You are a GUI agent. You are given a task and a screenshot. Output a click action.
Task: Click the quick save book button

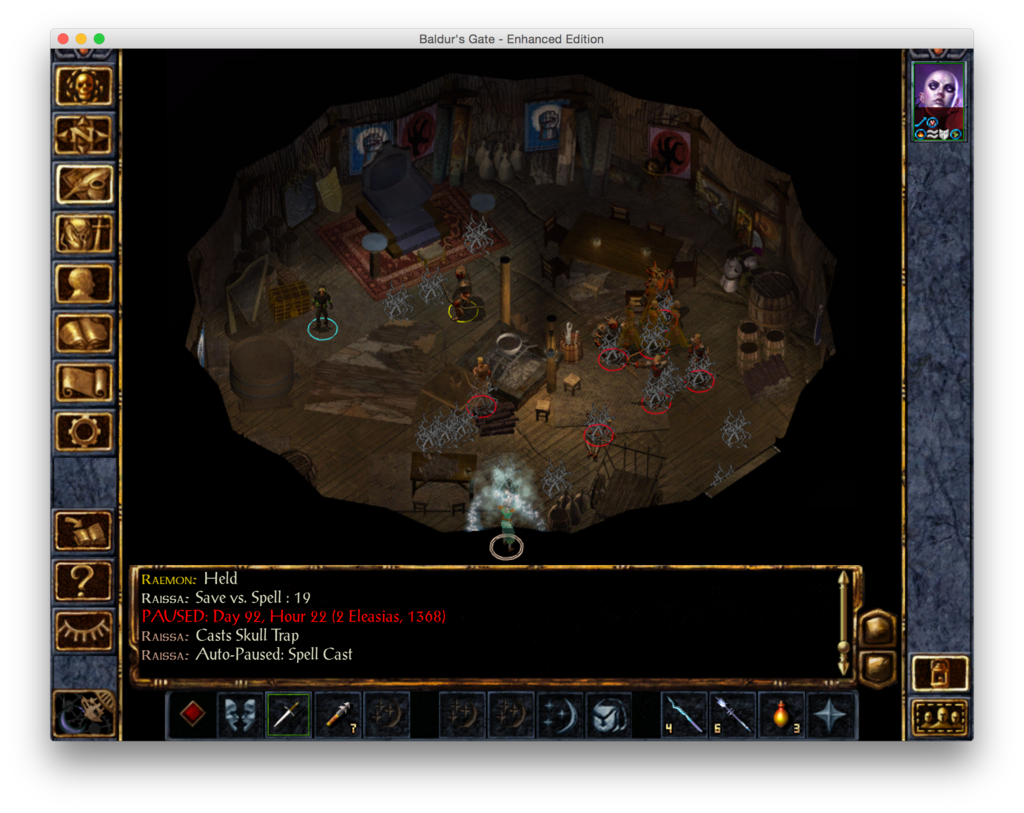pos(84,531)
